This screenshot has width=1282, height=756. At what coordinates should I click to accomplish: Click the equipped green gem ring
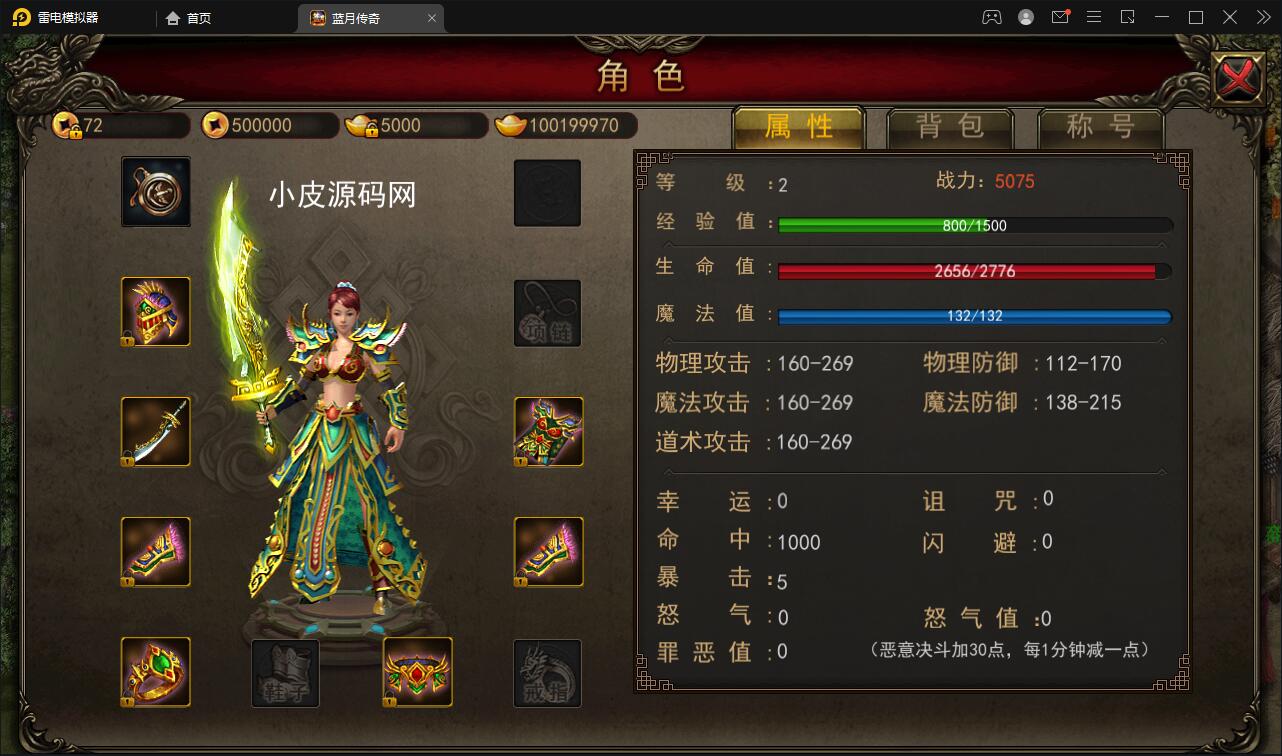[155, 672]
